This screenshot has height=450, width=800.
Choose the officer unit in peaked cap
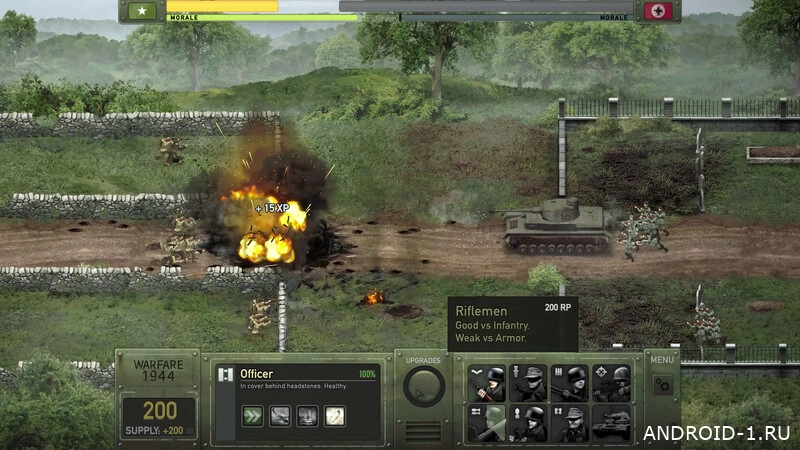pos(570,424)
